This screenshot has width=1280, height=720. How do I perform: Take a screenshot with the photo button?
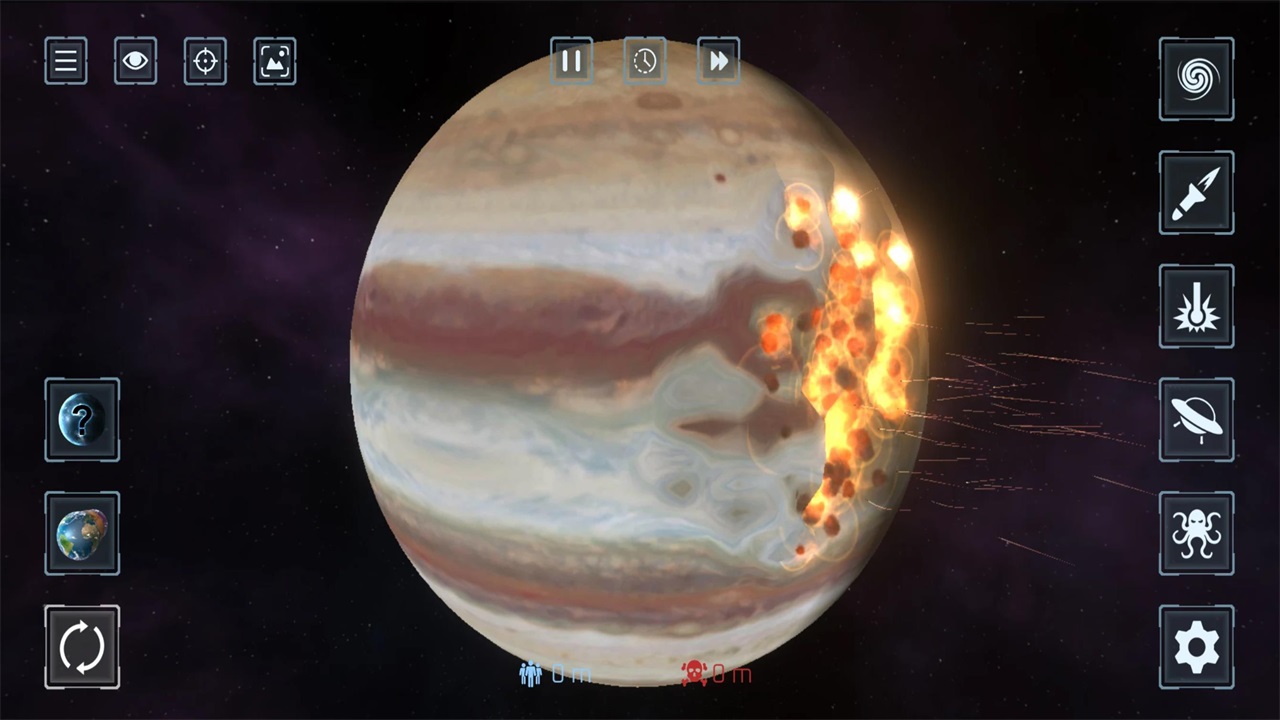[274, 61]
